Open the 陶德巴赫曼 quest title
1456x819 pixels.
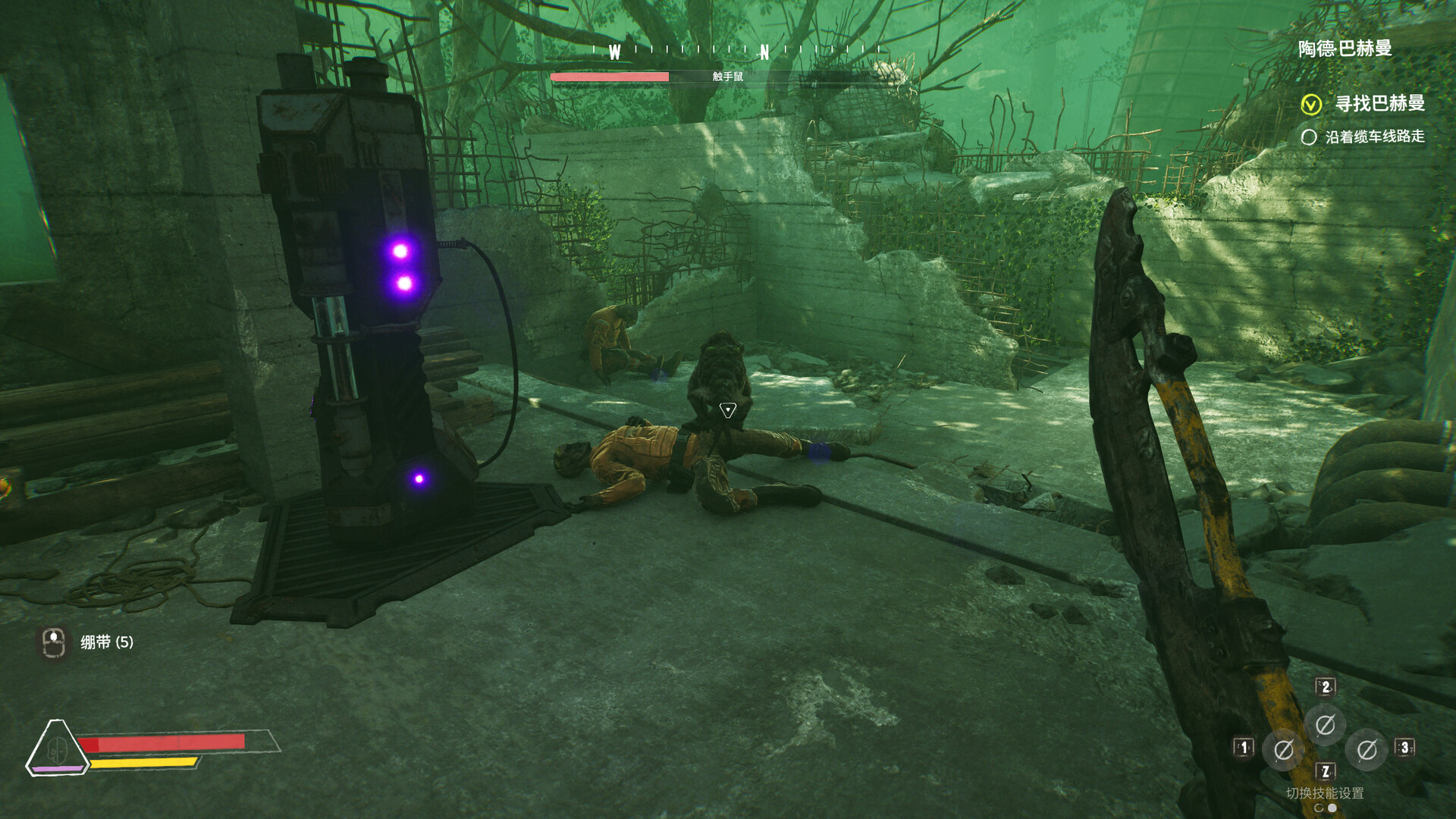(x=1345, y=49)
